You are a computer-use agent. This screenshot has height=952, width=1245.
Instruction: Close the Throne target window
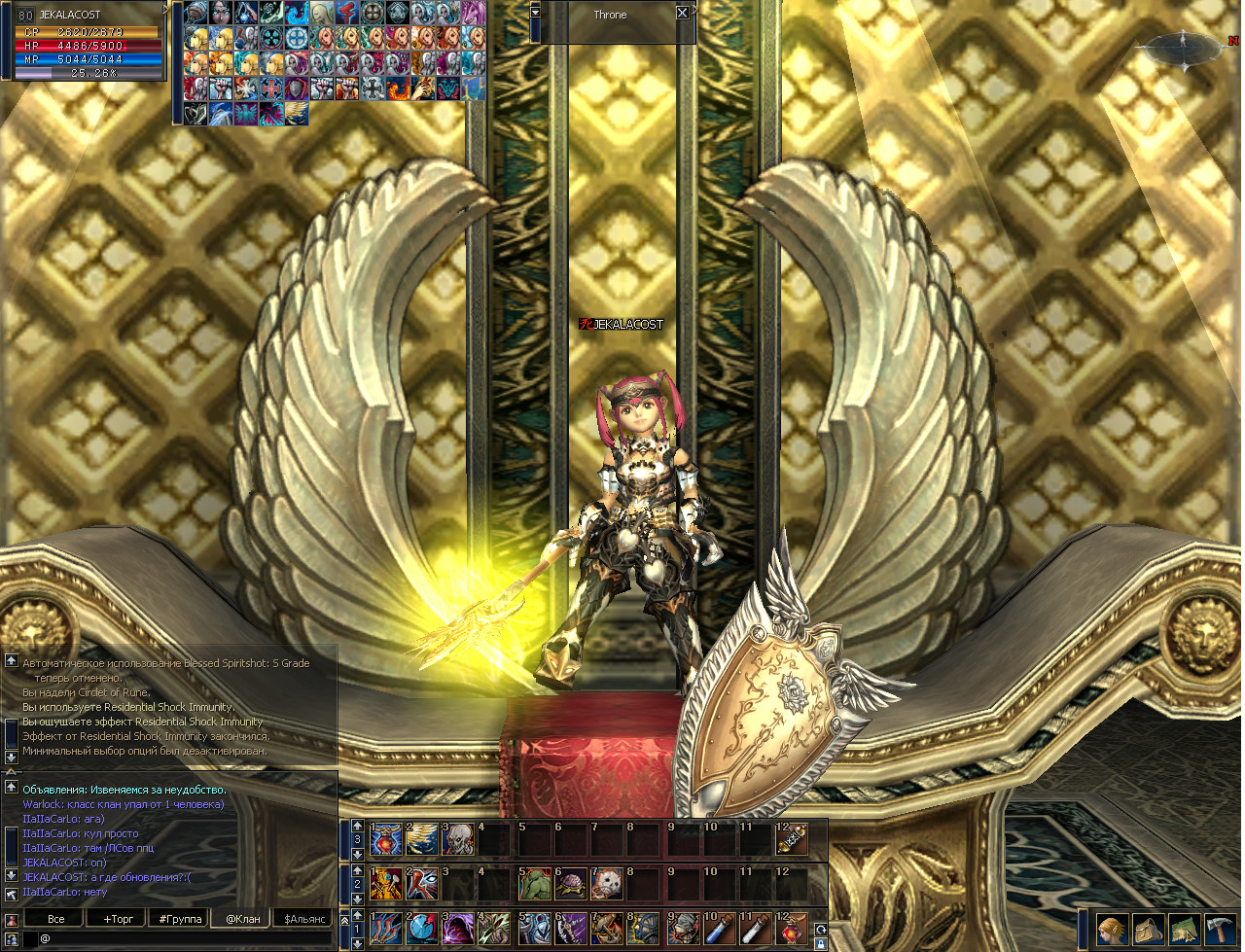click(x=682, y=14)
